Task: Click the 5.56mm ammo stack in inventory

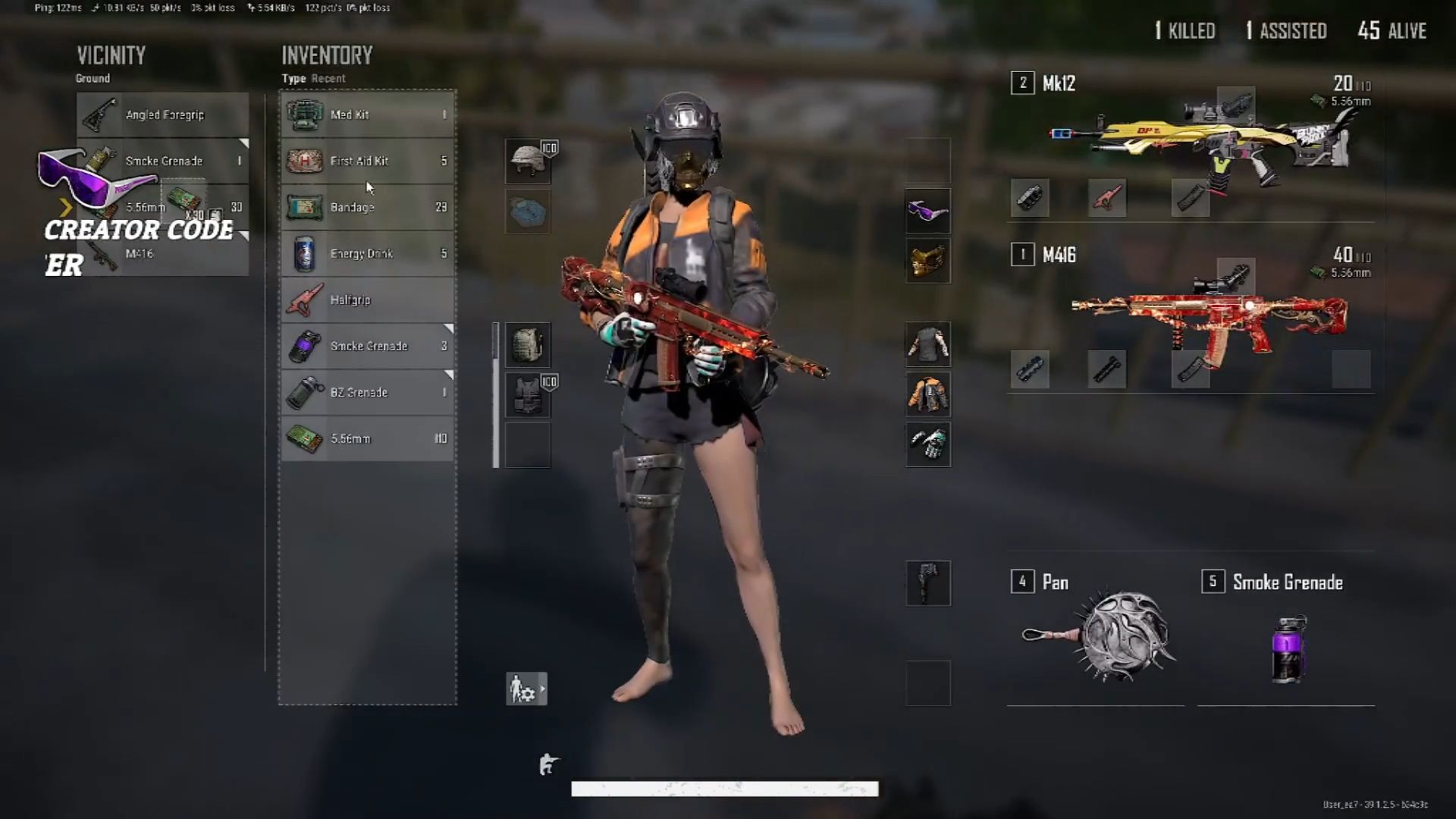Action: pyautogui.click(x=368, y=438)
